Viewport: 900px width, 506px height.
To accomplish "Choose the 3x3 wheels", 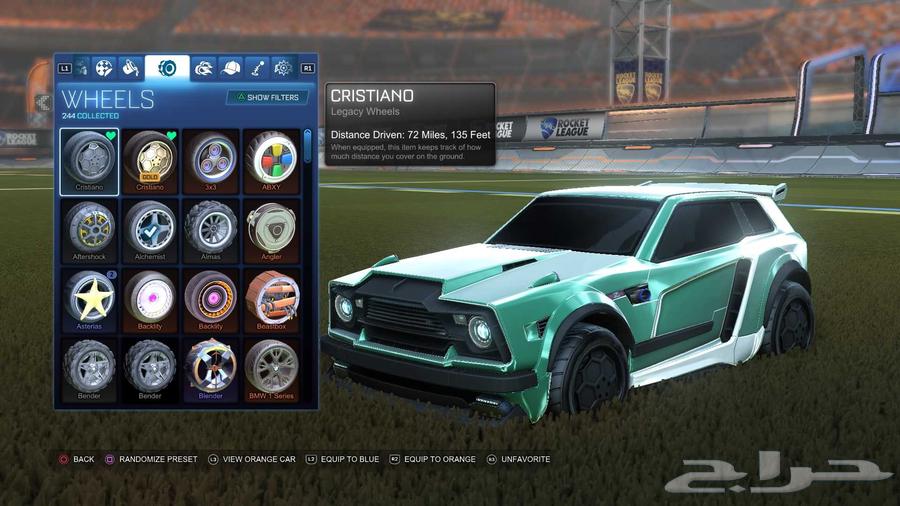I will click(211, 160).
